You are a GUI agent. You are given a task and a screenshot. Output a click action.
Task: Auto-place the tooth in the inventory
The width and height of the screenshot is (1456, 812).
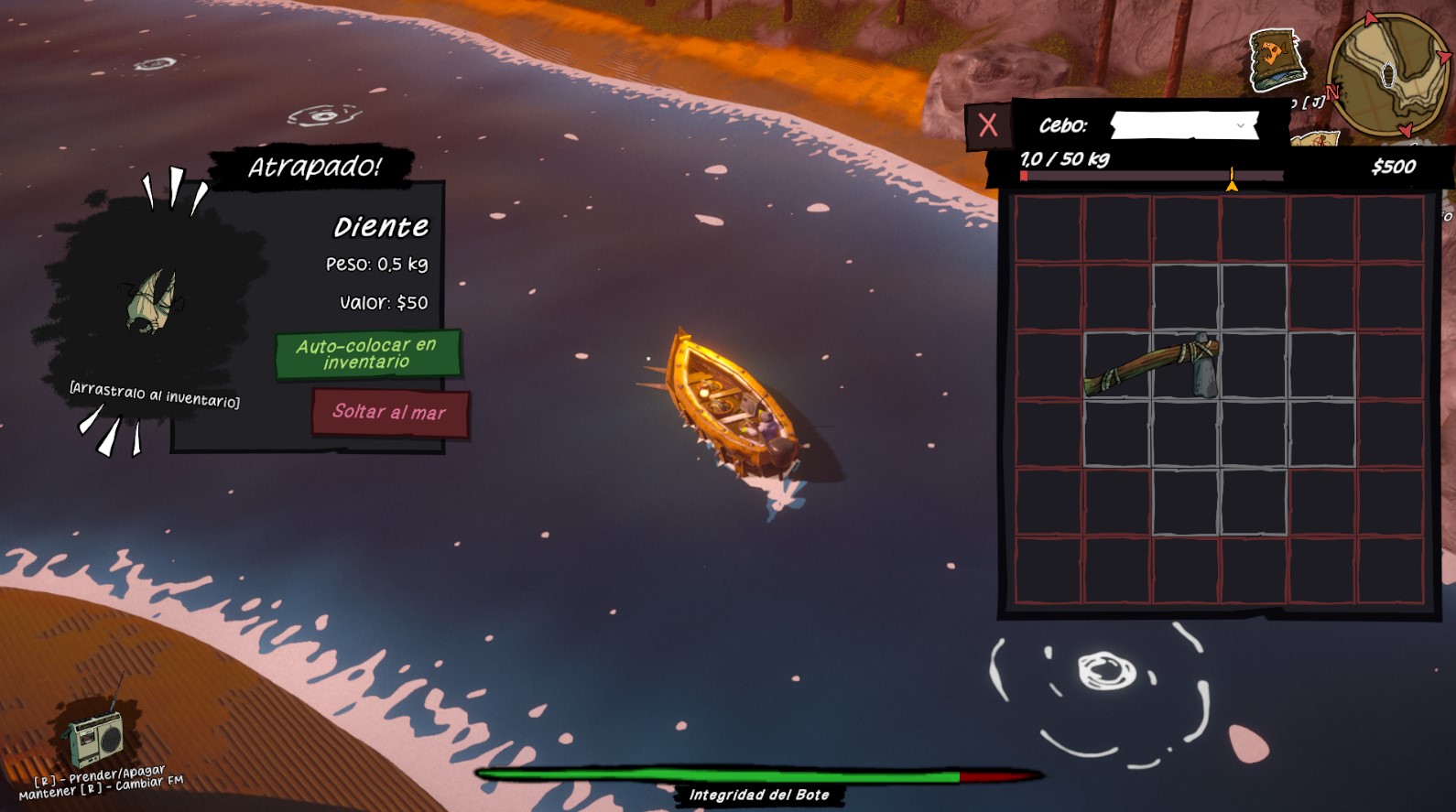pos(367,353)
